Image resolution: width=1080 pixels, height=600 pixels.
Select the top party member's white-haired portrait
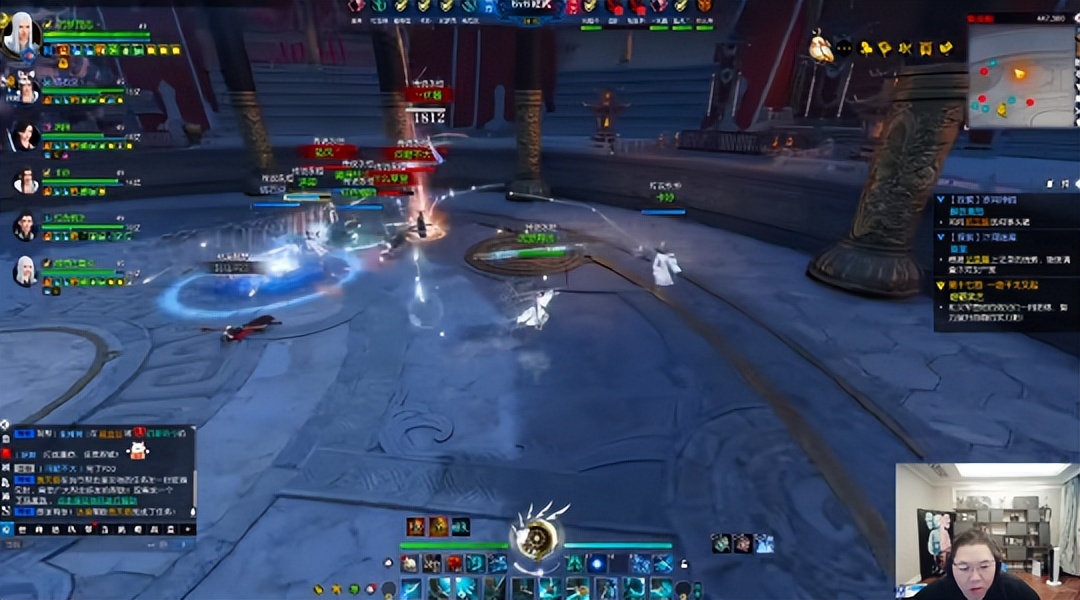[19, 36]
